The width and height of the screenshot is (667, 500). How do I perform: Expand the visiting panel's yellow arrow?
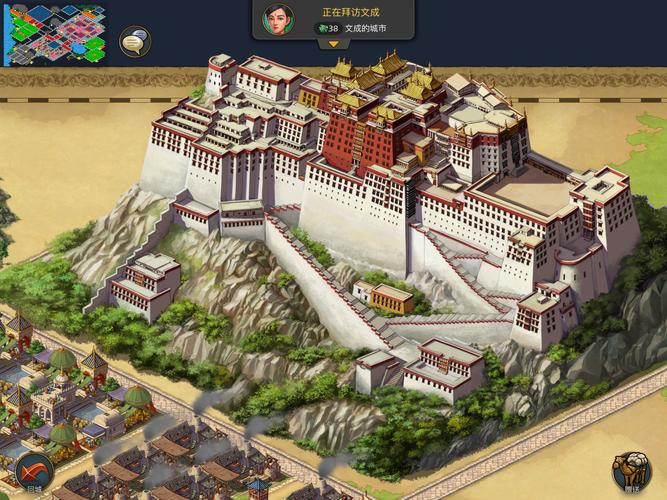pyautogui.click(x=333, y=44)
